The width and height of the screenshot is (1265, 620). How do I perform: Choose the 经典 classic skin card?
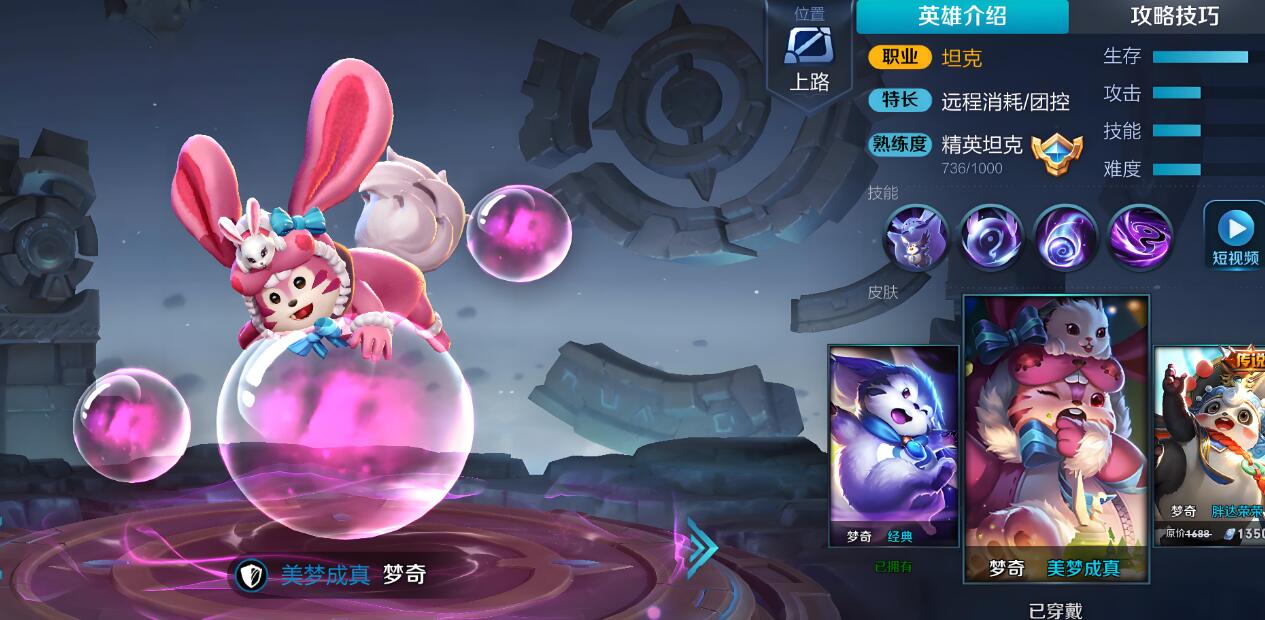point(893,445)
